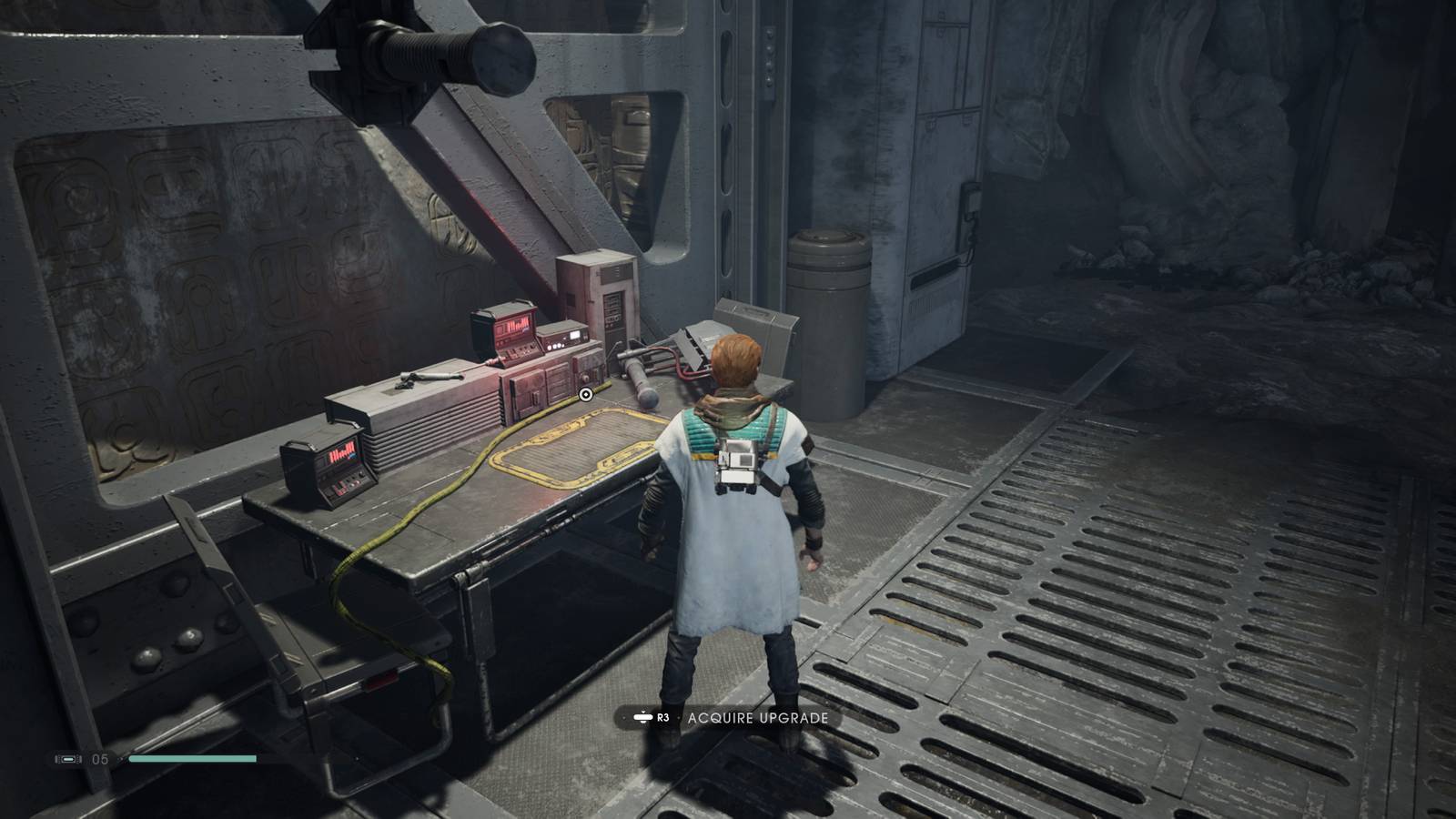Image resolution: width=1456 pixels, height=819 pixels.
Task: Click the teal health bar
Action: tap(191, 758)
